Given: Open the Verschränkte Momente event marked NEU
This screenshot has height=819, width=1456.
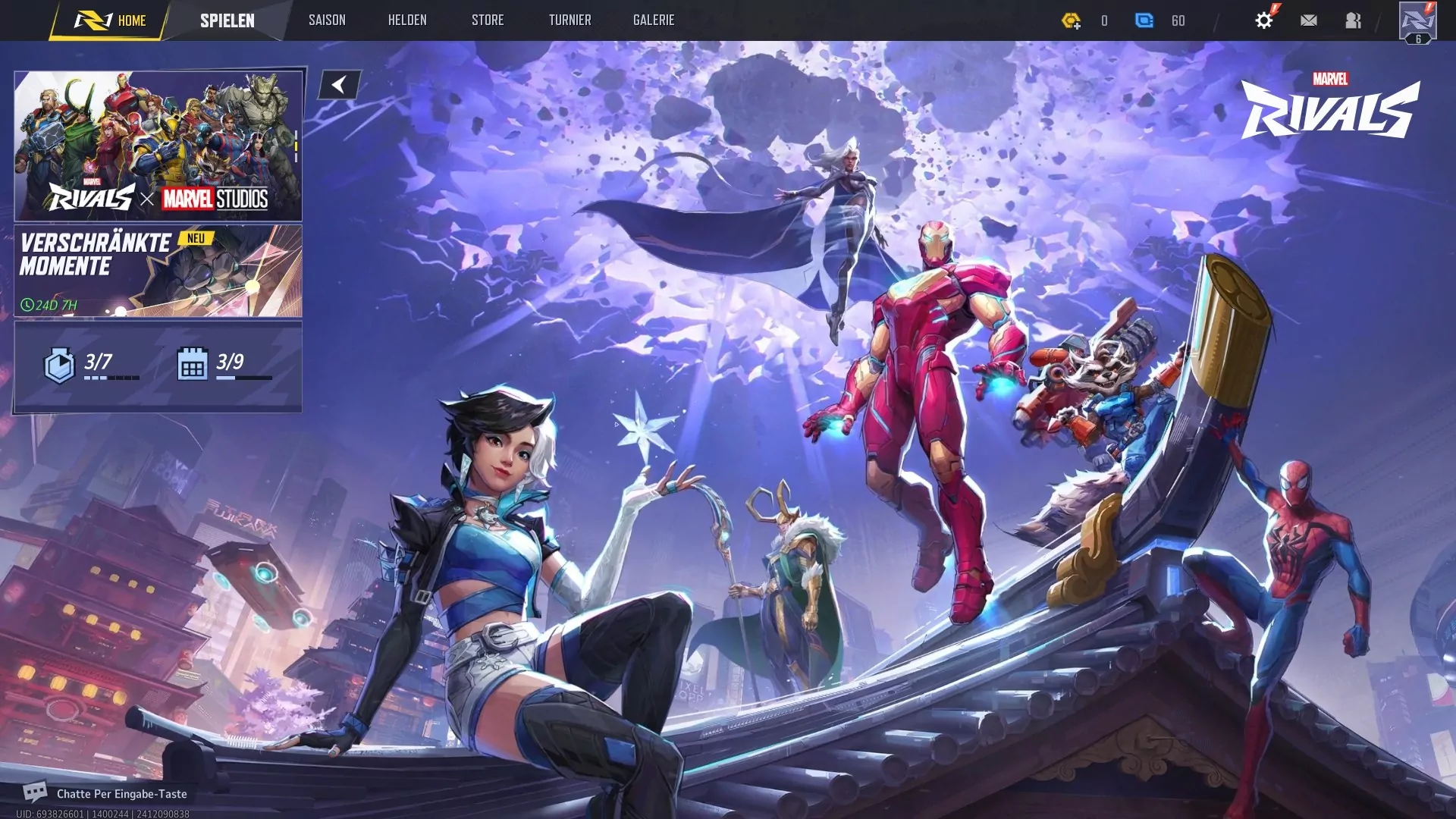Looking at the screenshot, I should [x=158, y=271].
